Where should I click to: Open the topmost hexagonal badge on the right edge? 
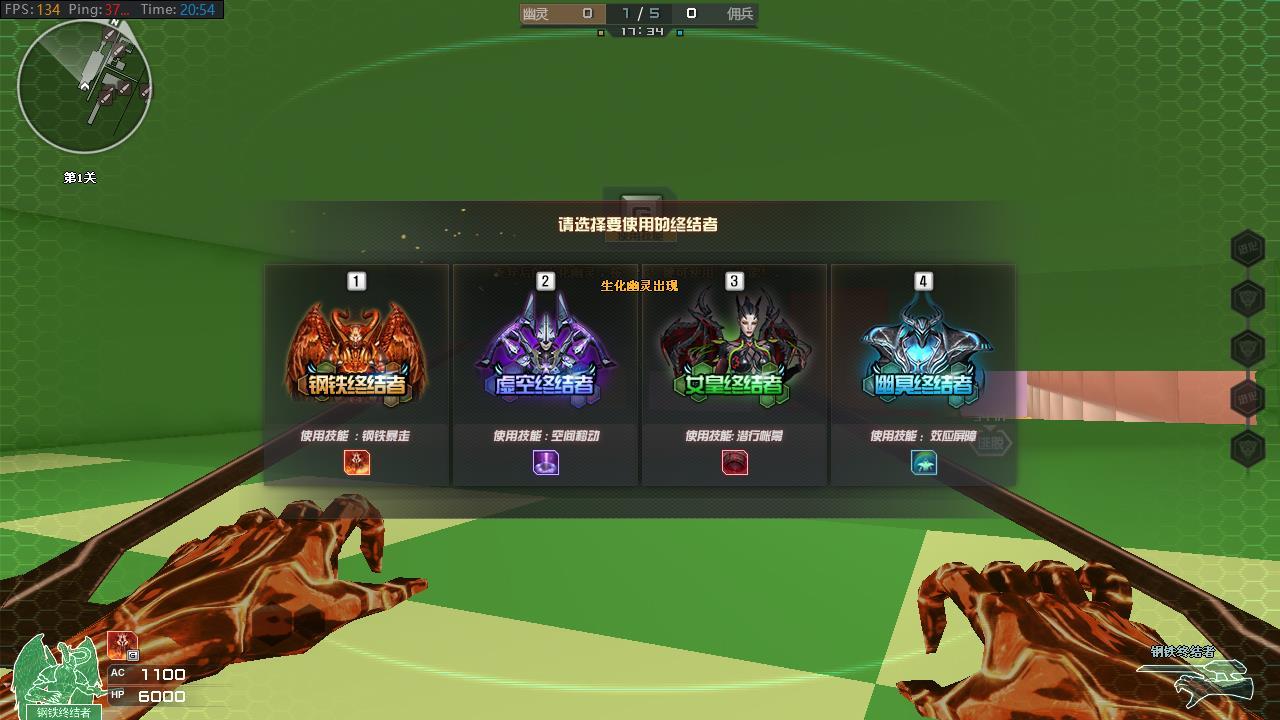click(1247, 248)
